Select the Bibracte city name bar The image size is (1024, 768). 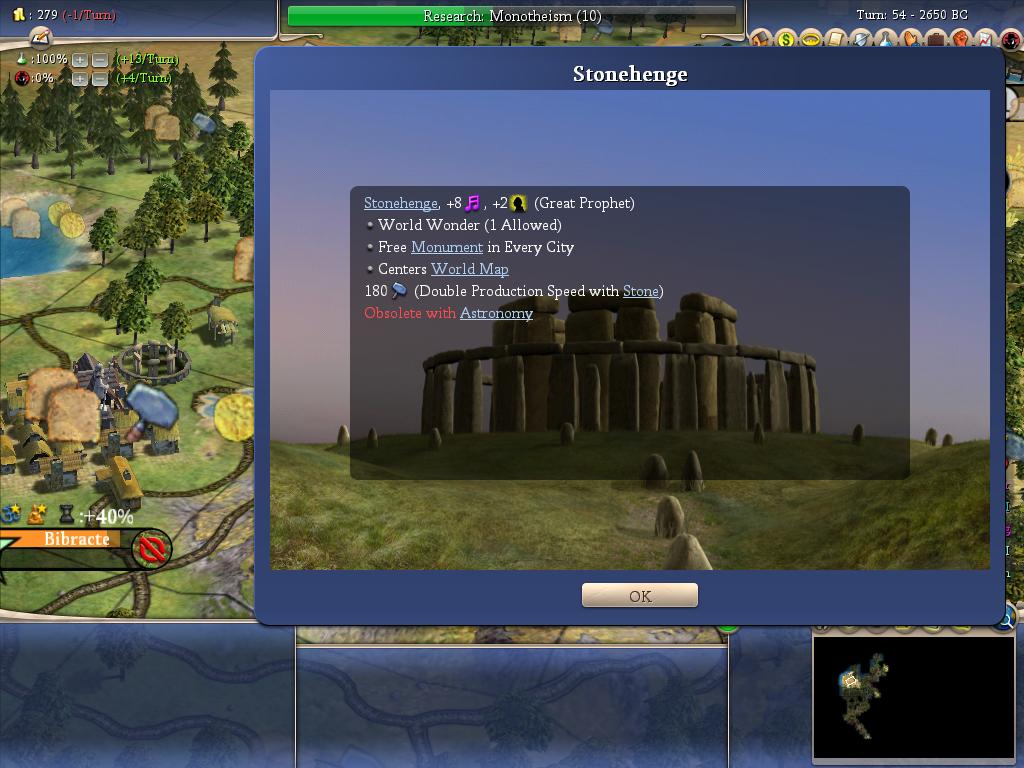[76, 539]
